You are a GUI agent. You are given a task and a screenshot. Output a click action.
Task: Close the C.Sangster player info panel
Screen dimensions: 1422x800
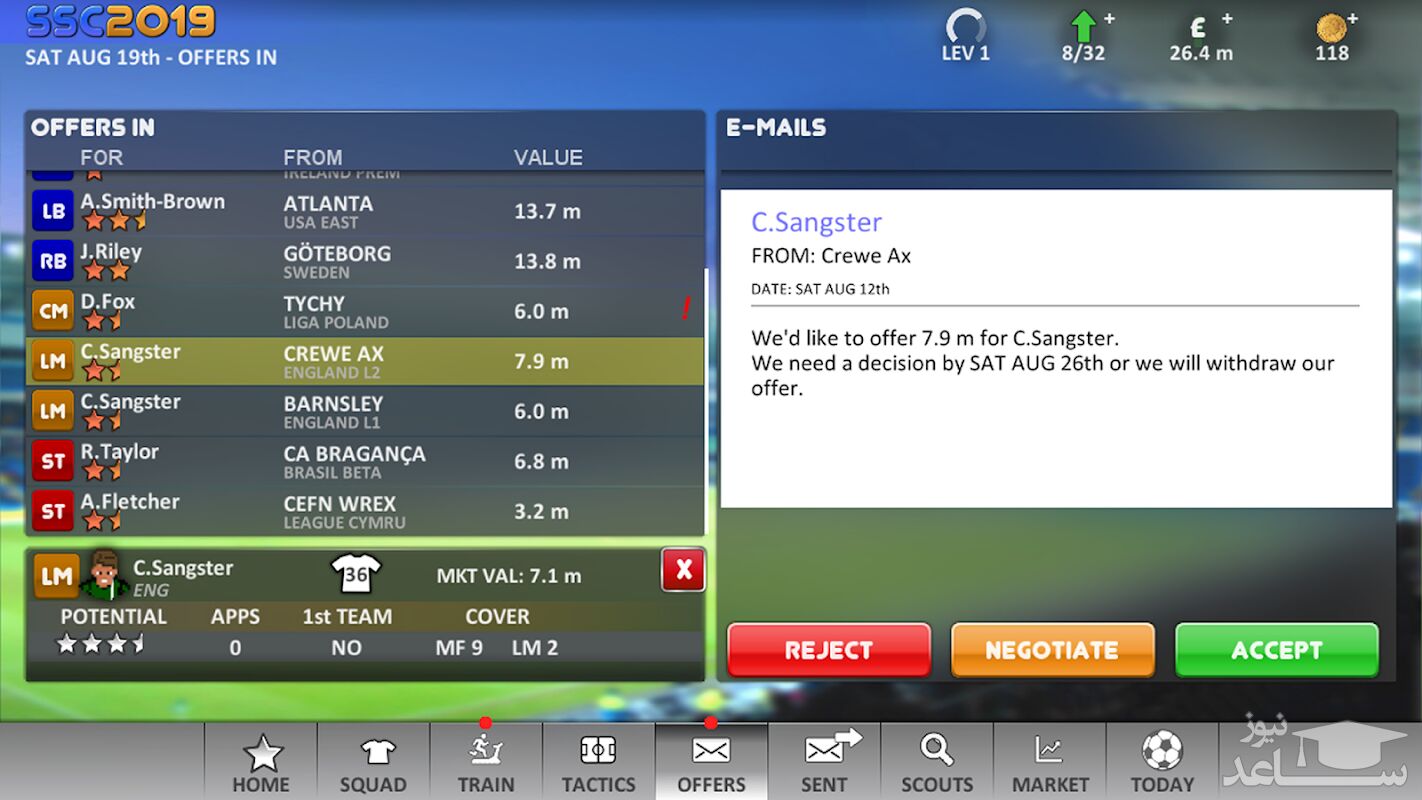(x=683, y=570)
